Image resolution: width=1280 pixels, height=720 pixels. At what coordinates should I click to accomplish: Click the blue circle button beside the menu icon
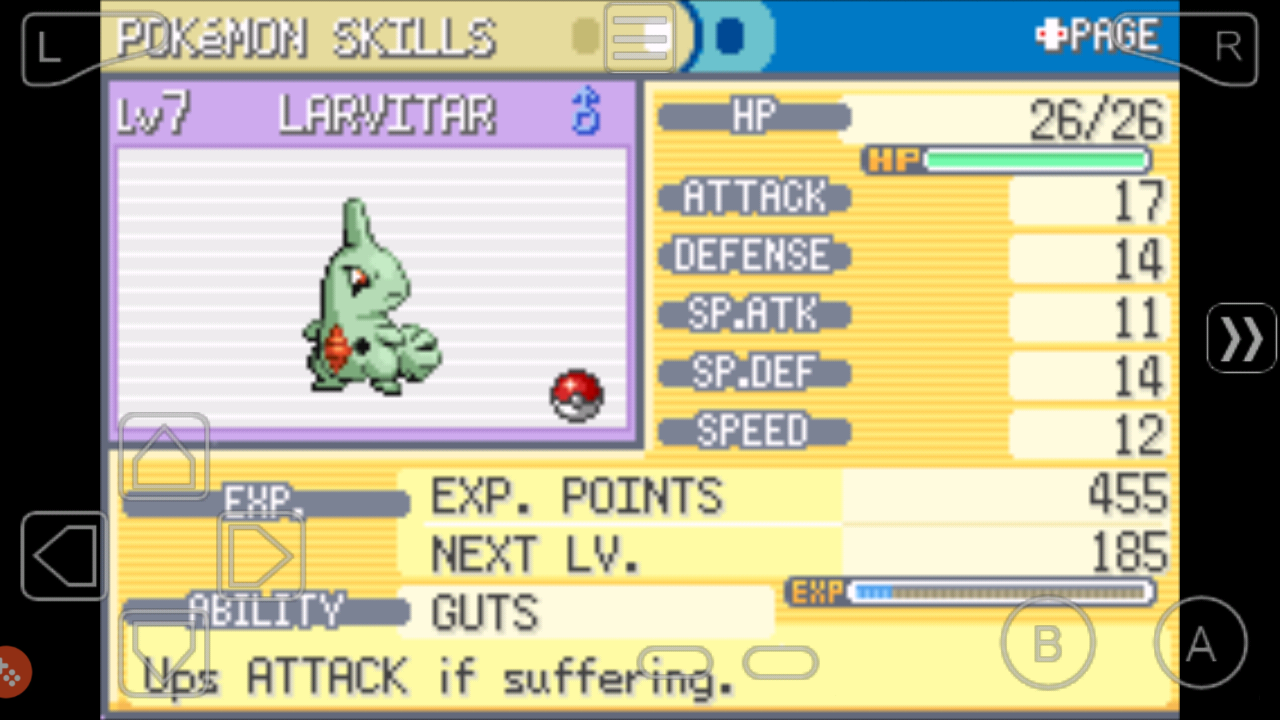[x=731, y=34]
